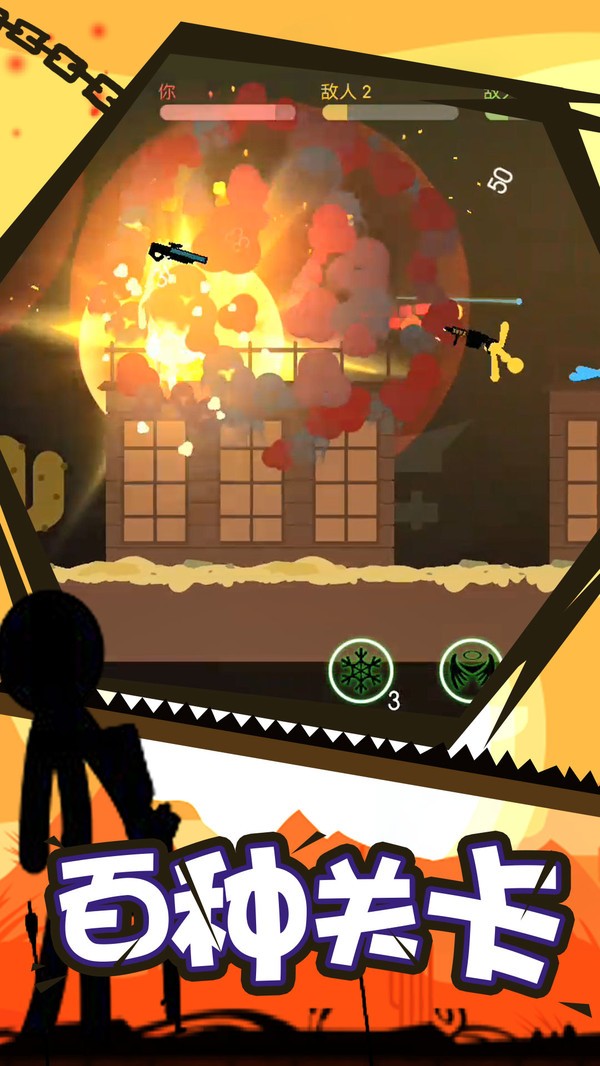Activate the snowflake freeze skill

tap(361, 669)
